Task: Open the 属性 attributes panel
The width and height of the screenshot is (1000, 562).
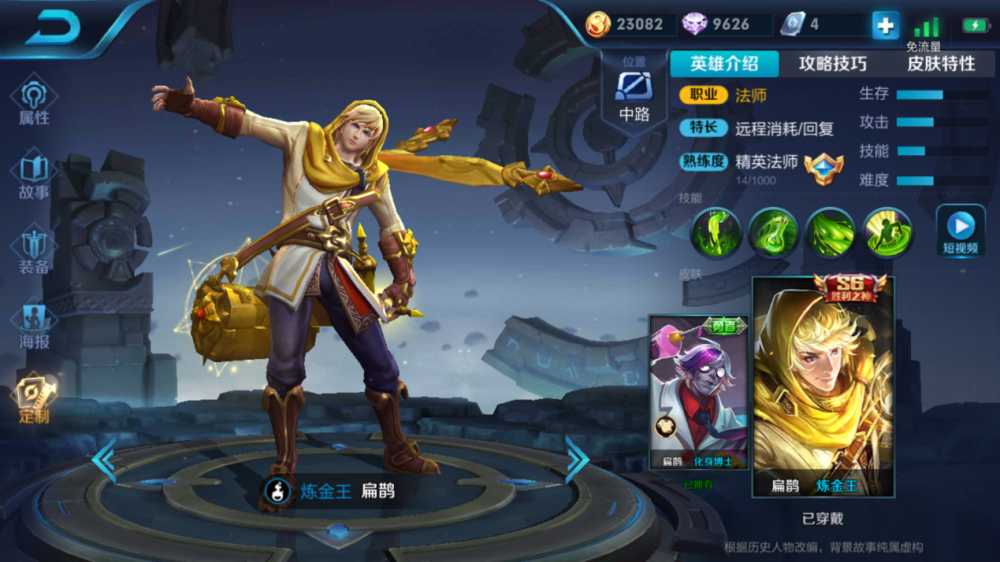Action: [34, 101]
